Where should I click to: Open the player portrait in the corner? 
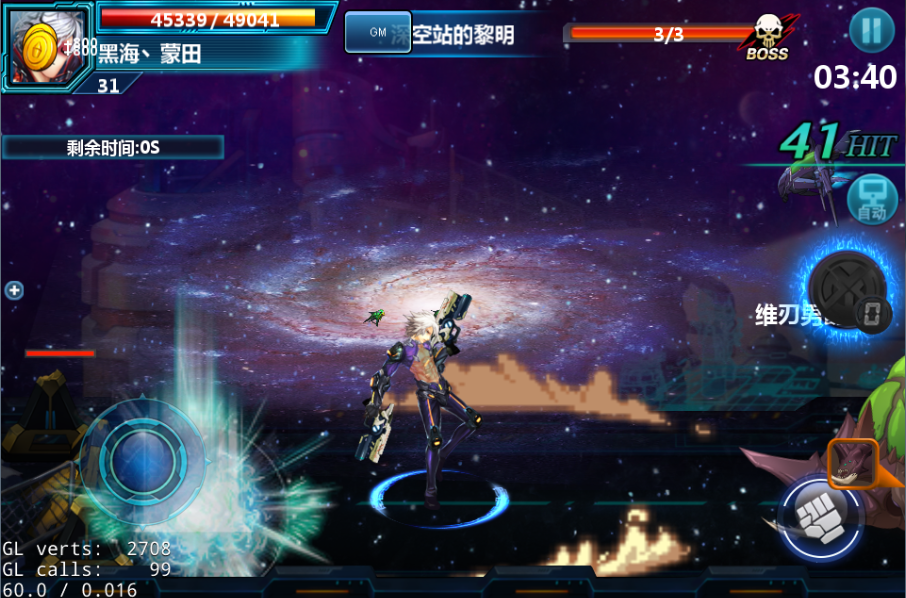coord(46,44)
